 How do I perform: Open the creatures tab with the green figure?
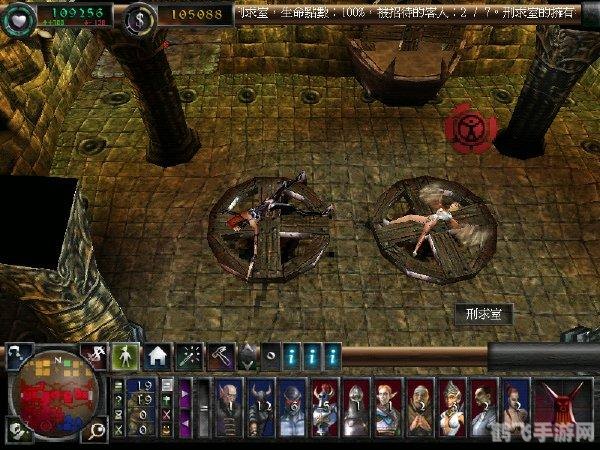127,354
